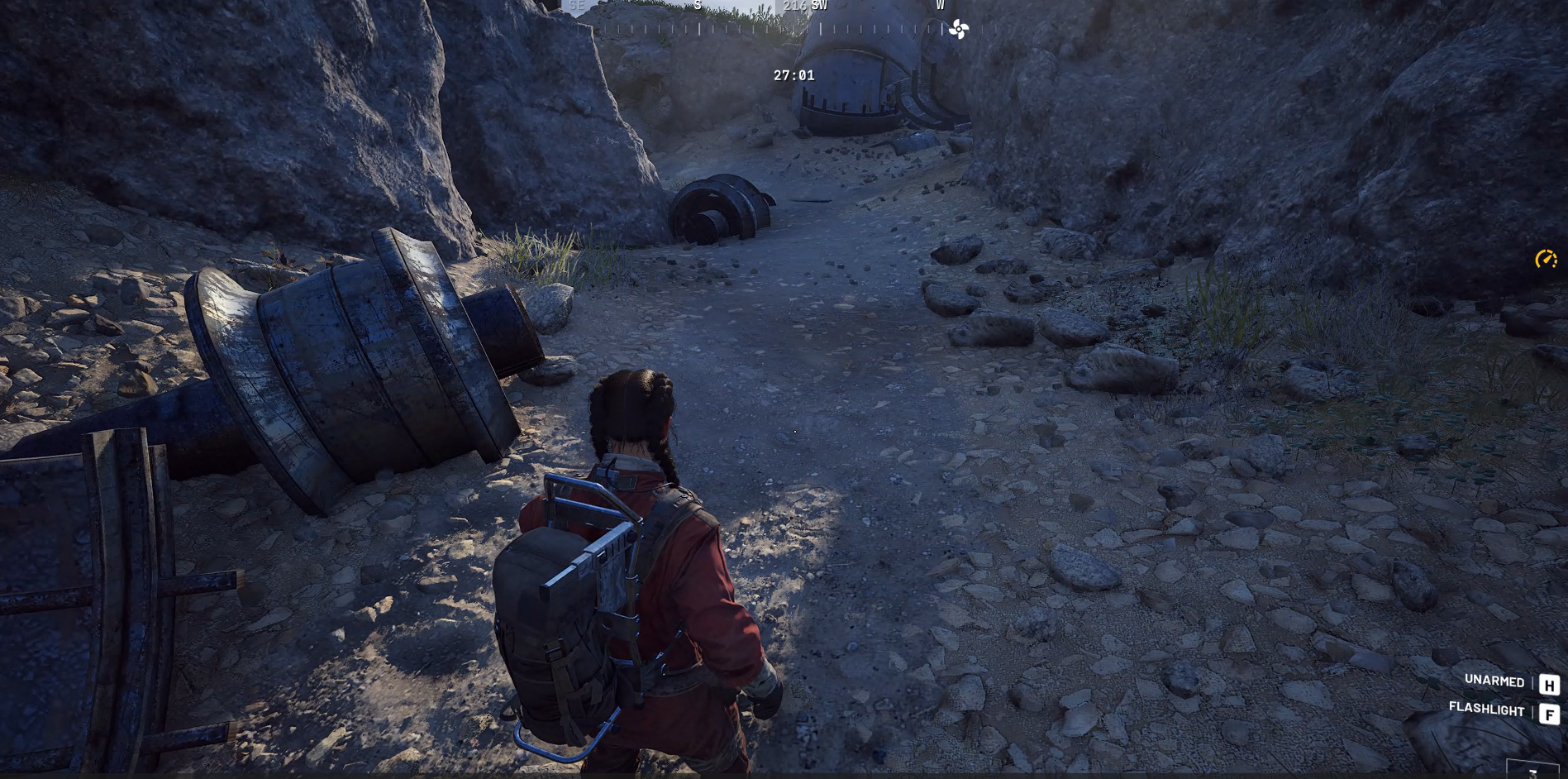Click the 27:01 timer display
The width and height of the screenshot is (1568, 779).
pos(794,75)
